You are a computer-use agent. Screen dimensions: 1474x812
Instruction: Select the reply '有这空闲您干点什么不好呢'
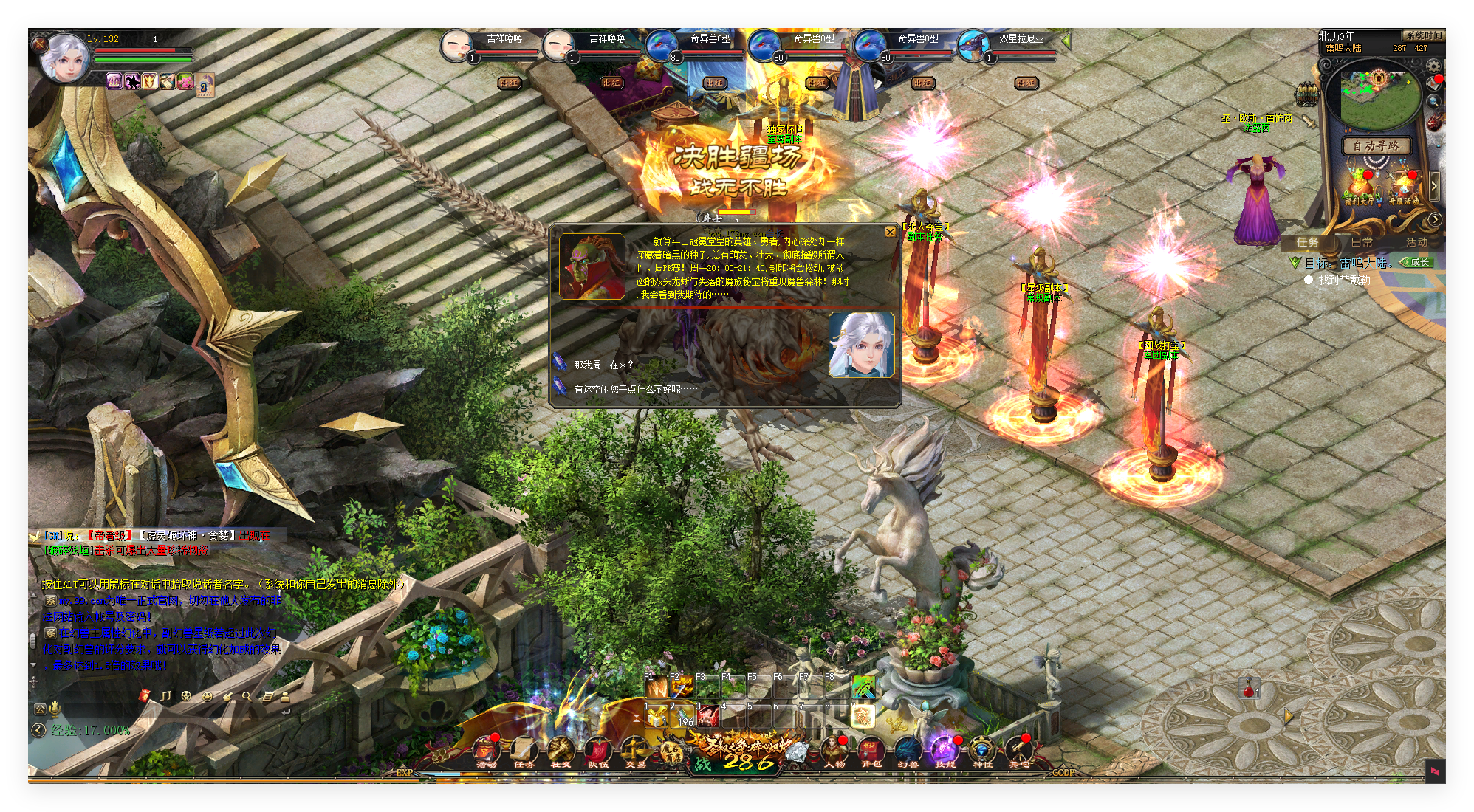coord(634,389)
